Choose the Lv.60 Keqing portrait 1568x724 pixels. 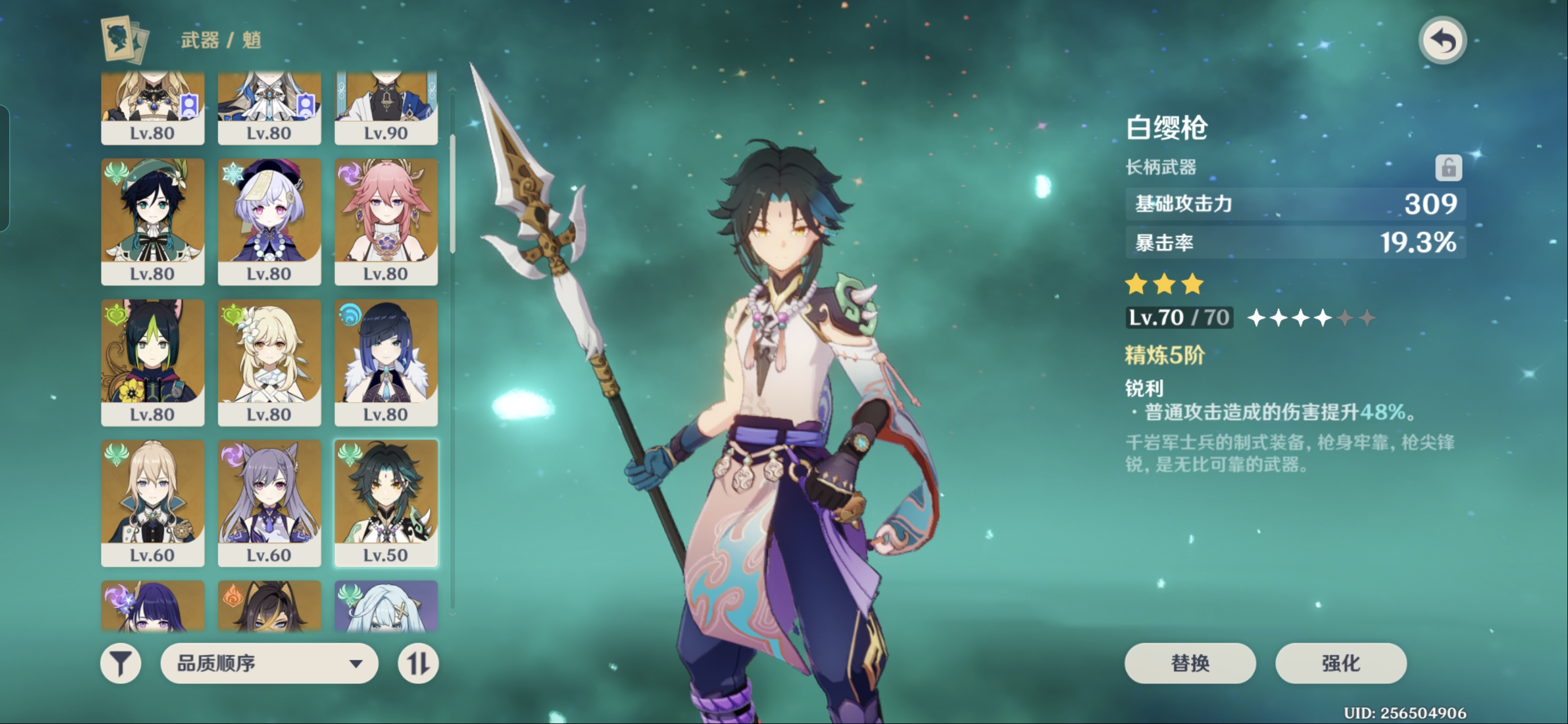269,502
